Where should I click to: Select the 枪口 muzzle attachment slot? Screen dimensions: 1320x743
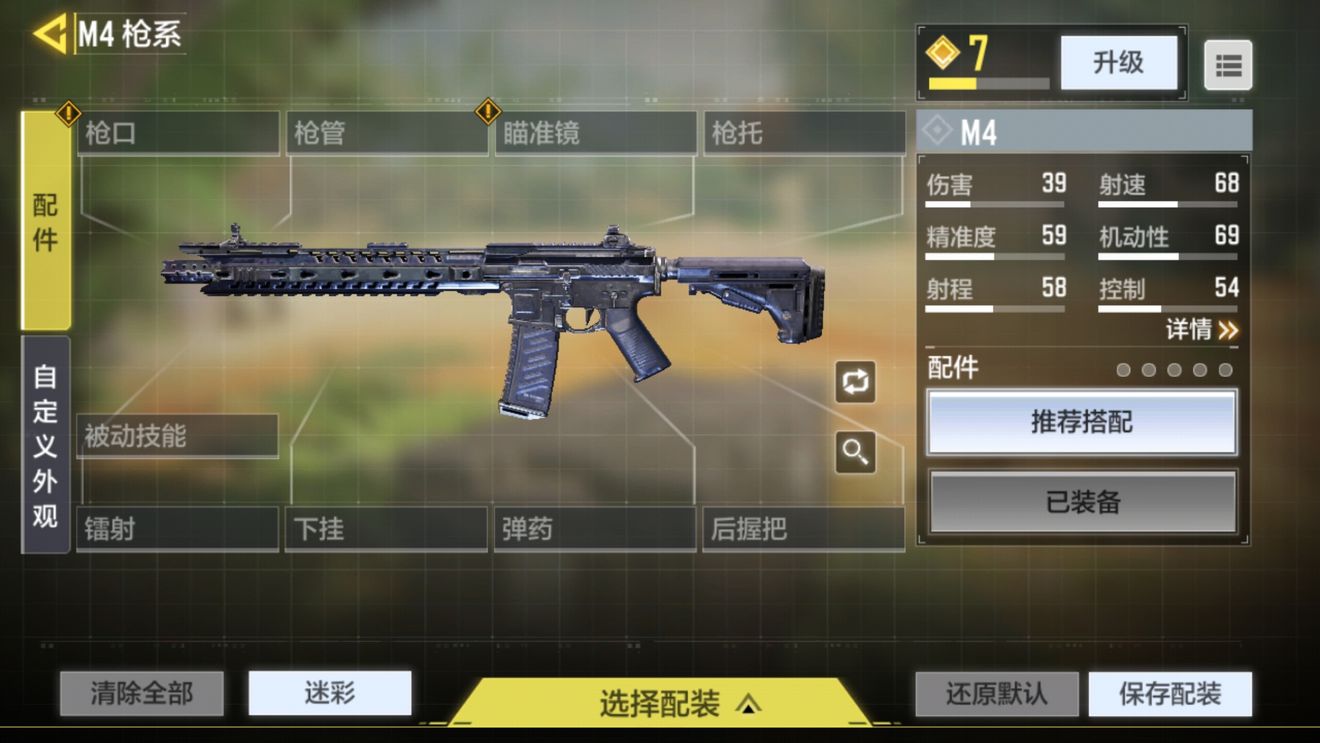pyautogui.click(x=178, y=133)
